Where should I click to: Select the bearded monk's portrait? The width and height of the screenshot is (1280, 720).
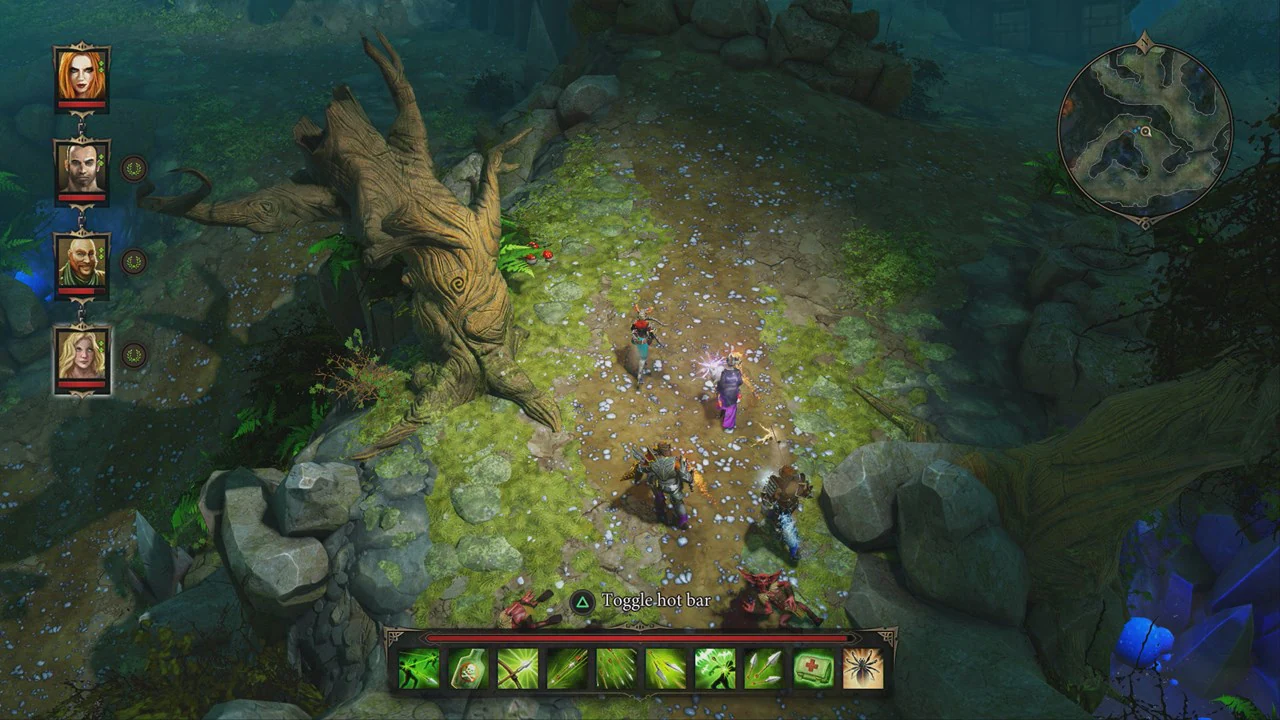[82, 260]
